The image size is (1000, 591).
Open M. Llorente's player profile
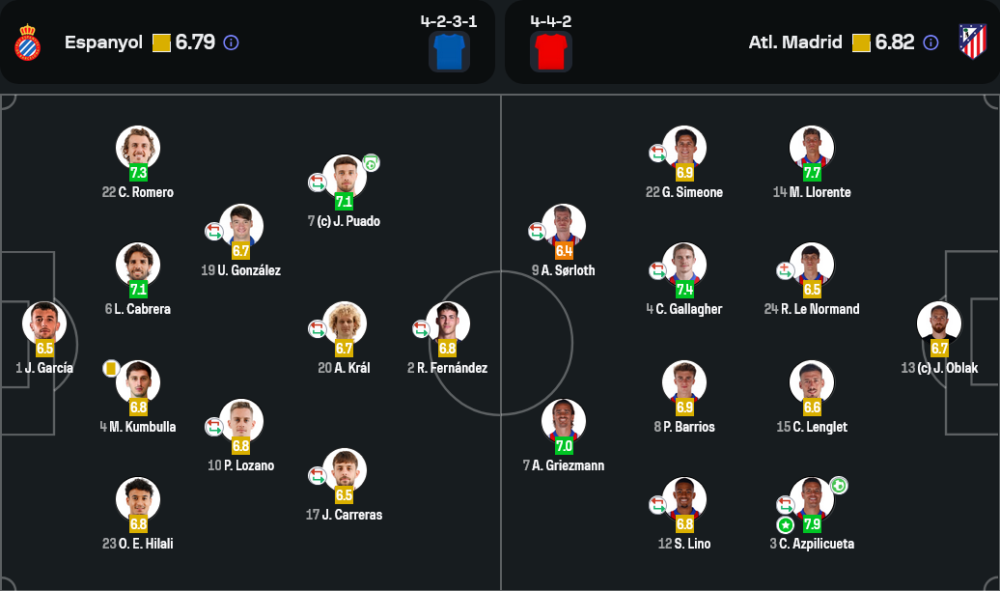[x=811, y=148]
